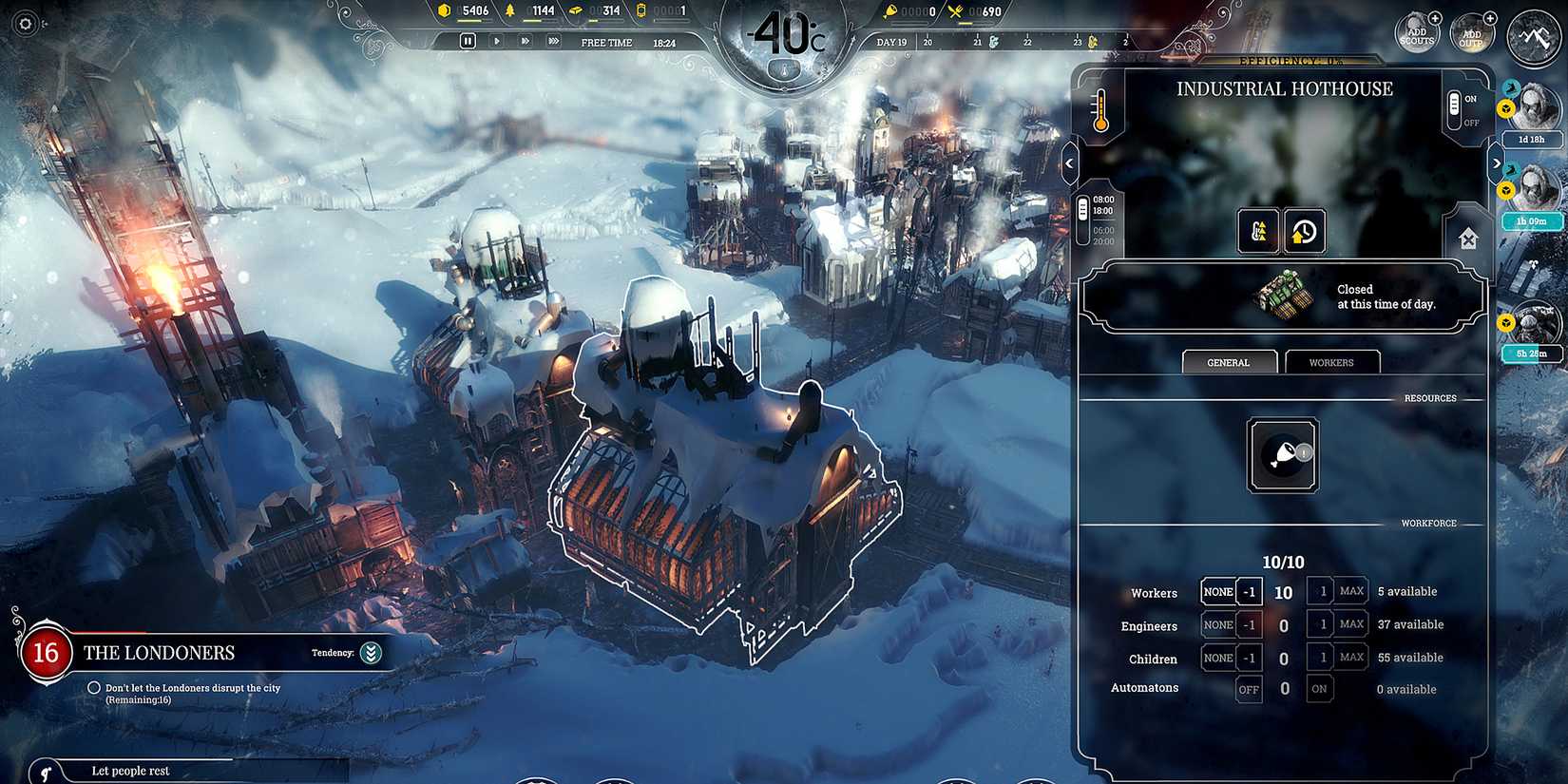Screen dimensions: 1568x784
Task: Adjust the 08:00-18:00 working hours slider
Action: click(1084, 210)
